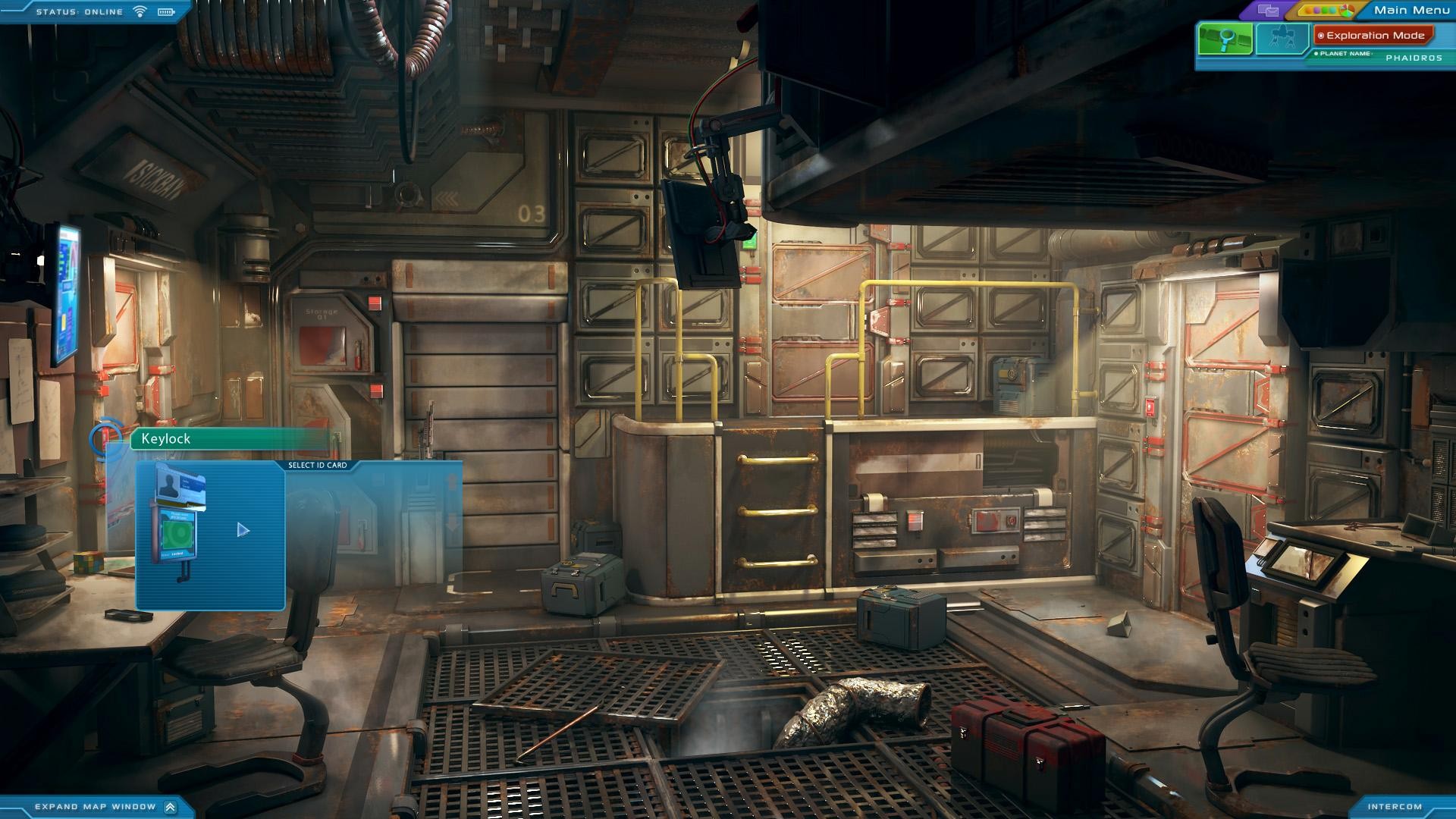Viewport: 1456px width, 819px height.
Task: Open the Intercom panel
Action: tap(1395, 807)
